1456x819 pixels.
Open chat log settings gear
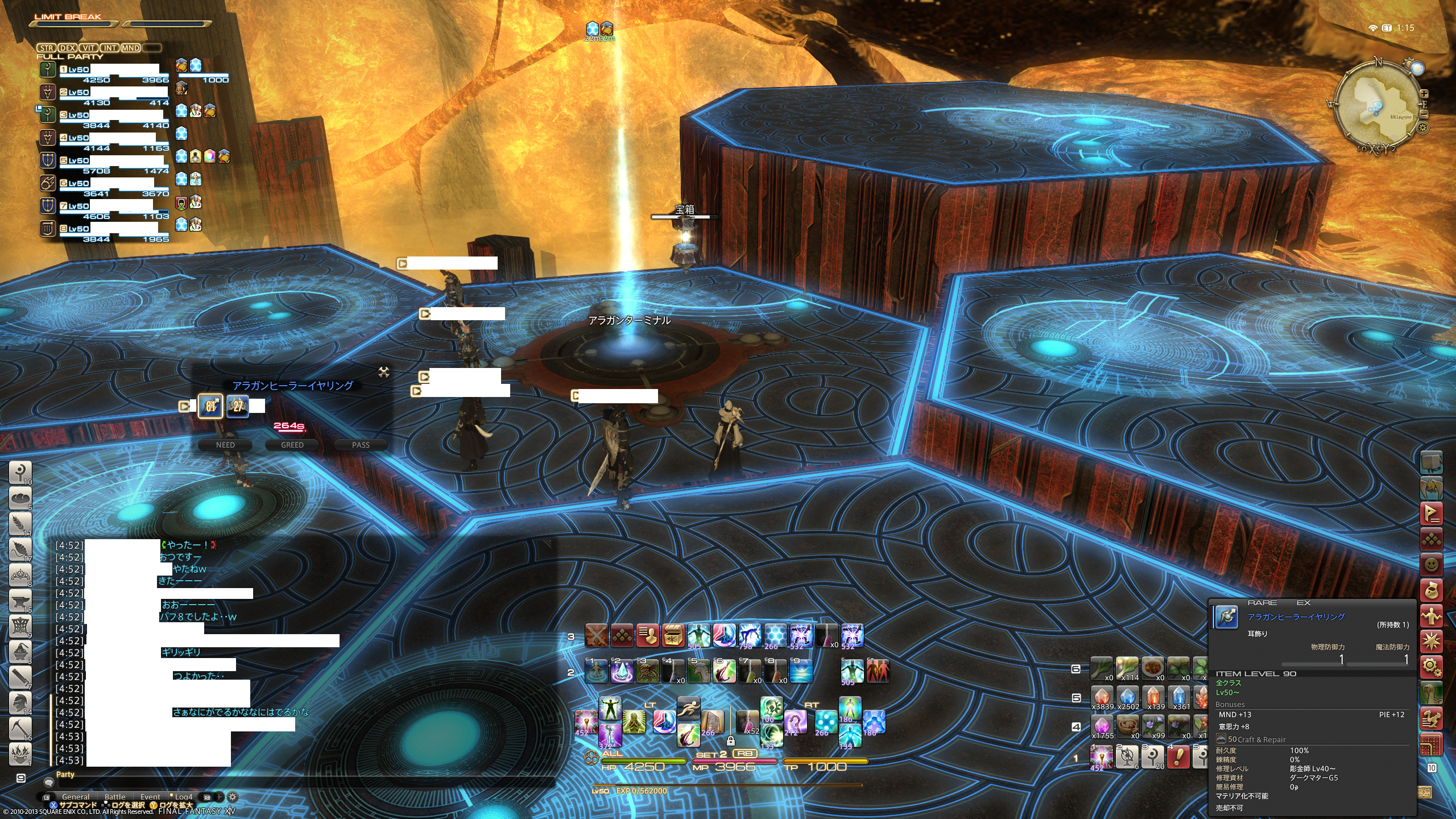point(233,797)
